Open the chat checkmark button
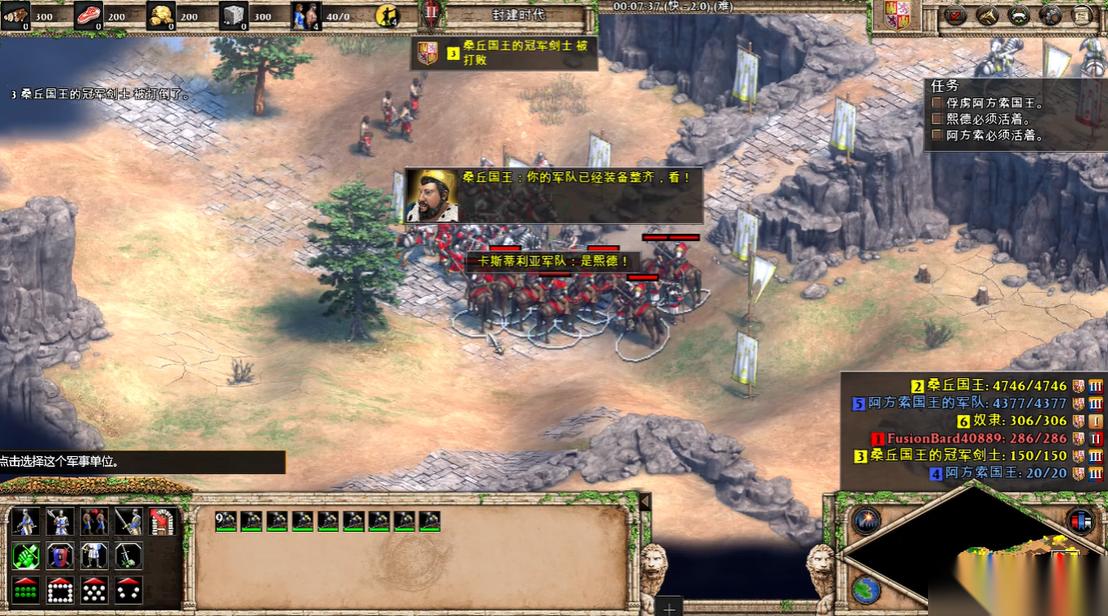Viewport: 1108px width, 616px height. (x=955, y=15)
